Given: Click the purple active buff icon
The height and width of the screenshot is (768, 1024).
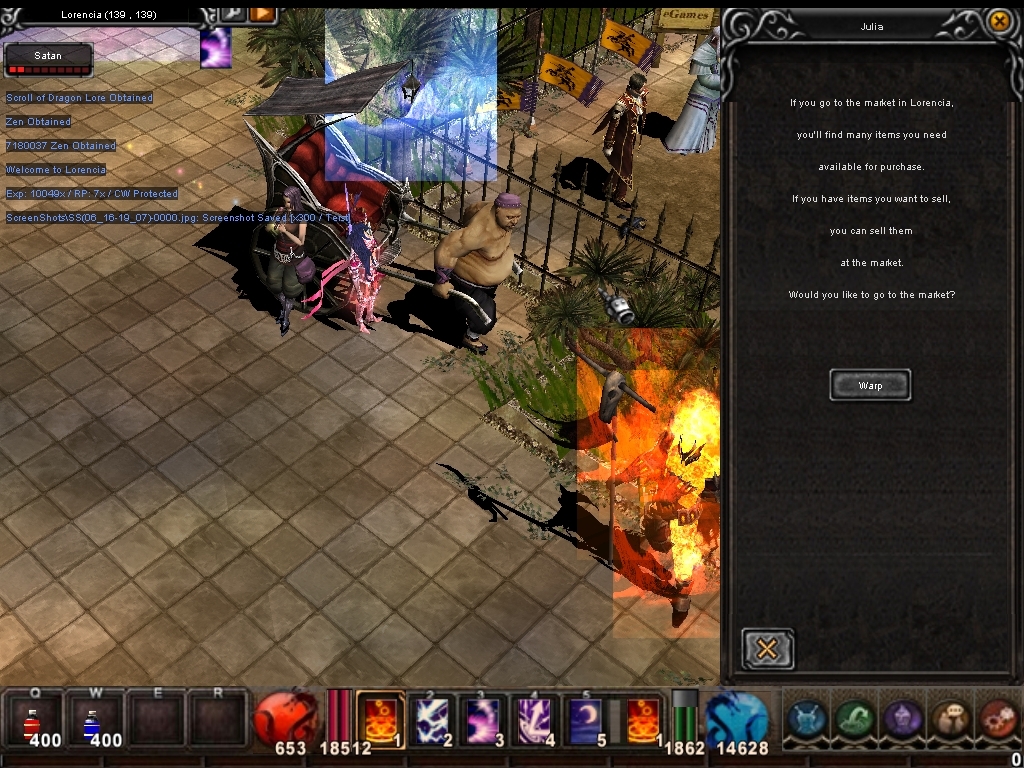Looking at the screenshot, I should tap(215, 48).
